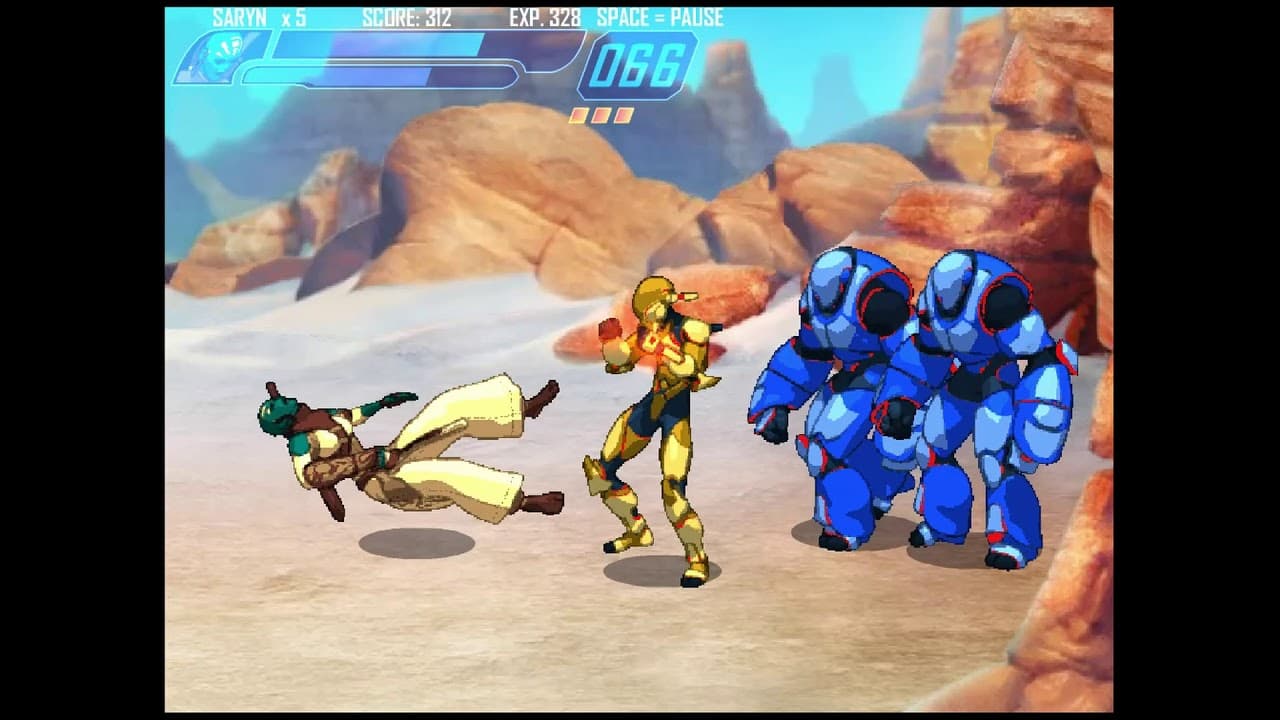
Task: Select the first orange ability pip
Action: pos(580,113)
